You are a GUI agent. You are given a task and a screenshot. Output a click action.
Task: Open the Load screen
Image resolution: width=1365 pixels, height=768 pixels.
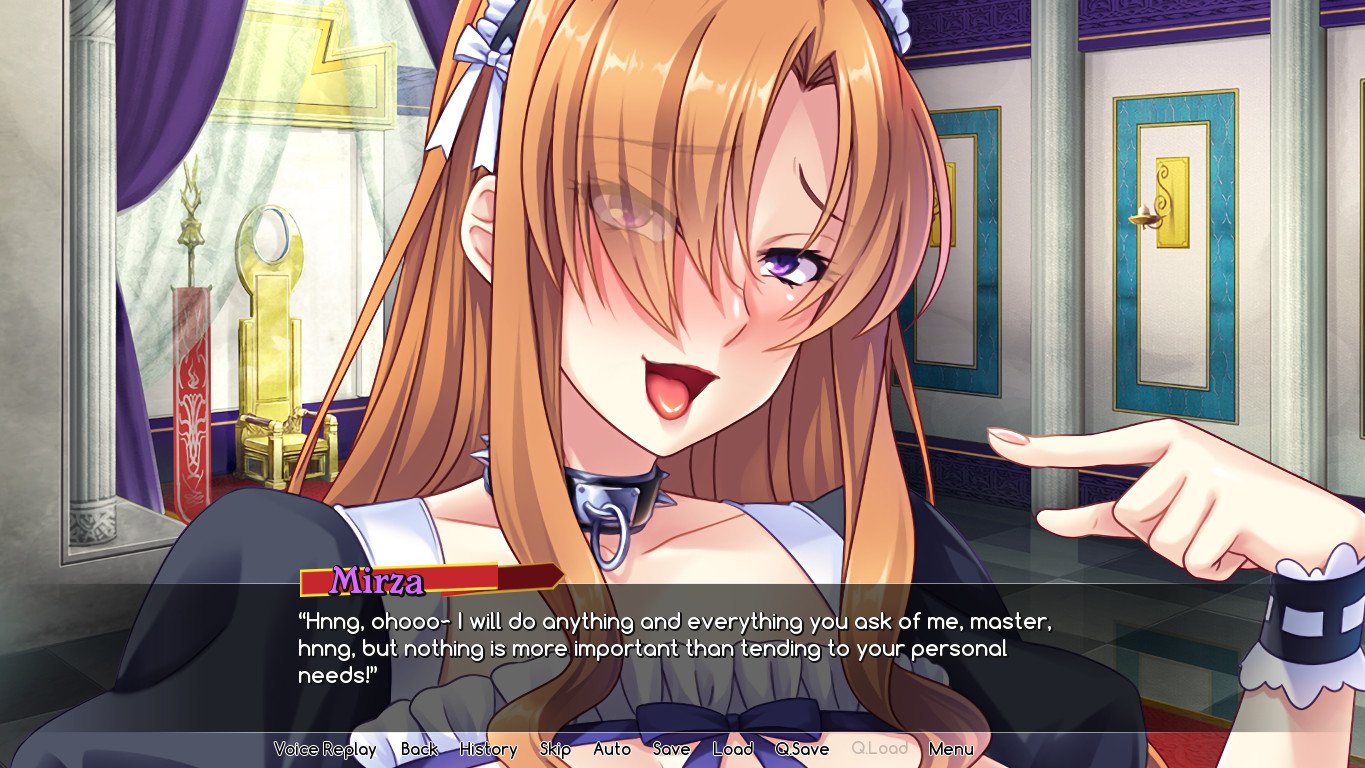(x=733, y=749)
